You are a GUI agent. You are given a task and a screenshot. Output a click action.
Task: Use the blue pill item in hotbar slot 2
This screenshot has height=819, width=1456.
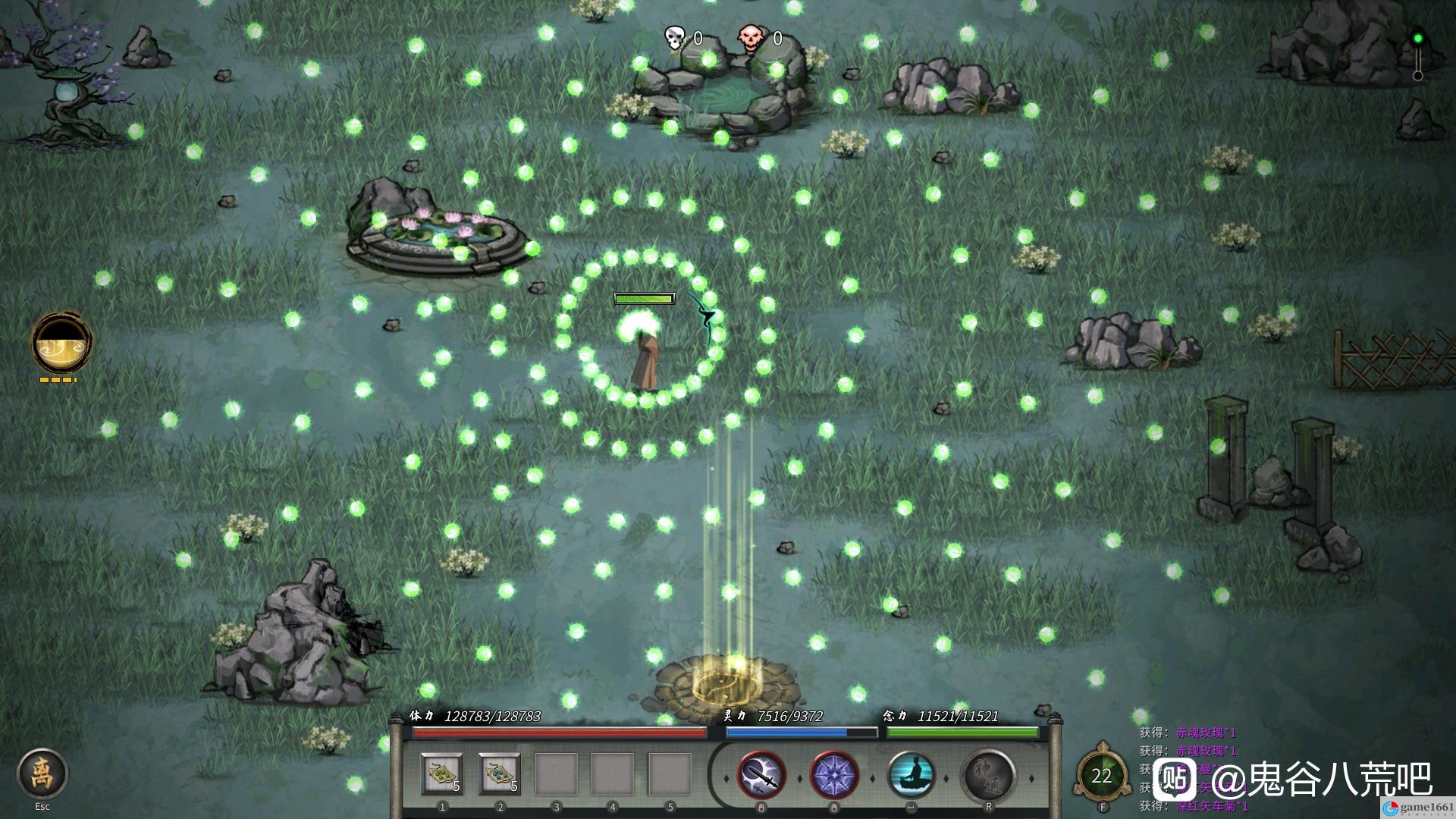(499, 774)
